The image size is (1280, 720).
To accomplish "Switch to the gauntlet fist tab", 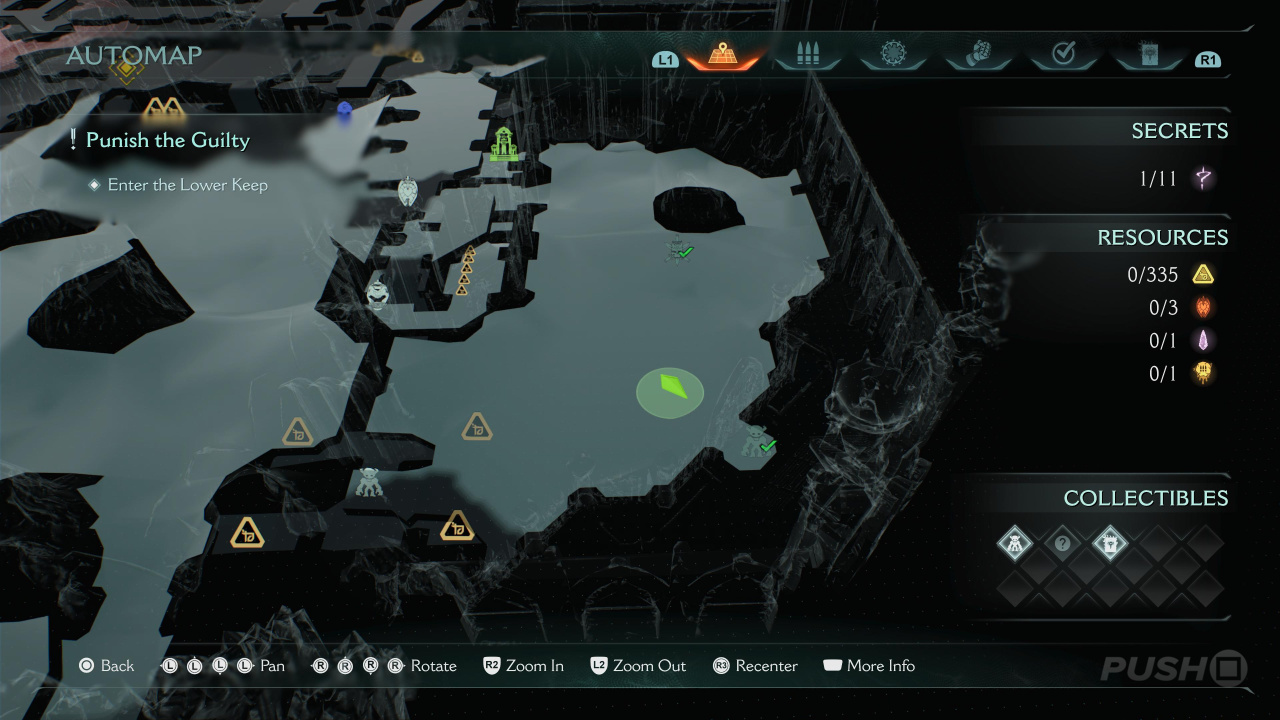I will [977, 56].
